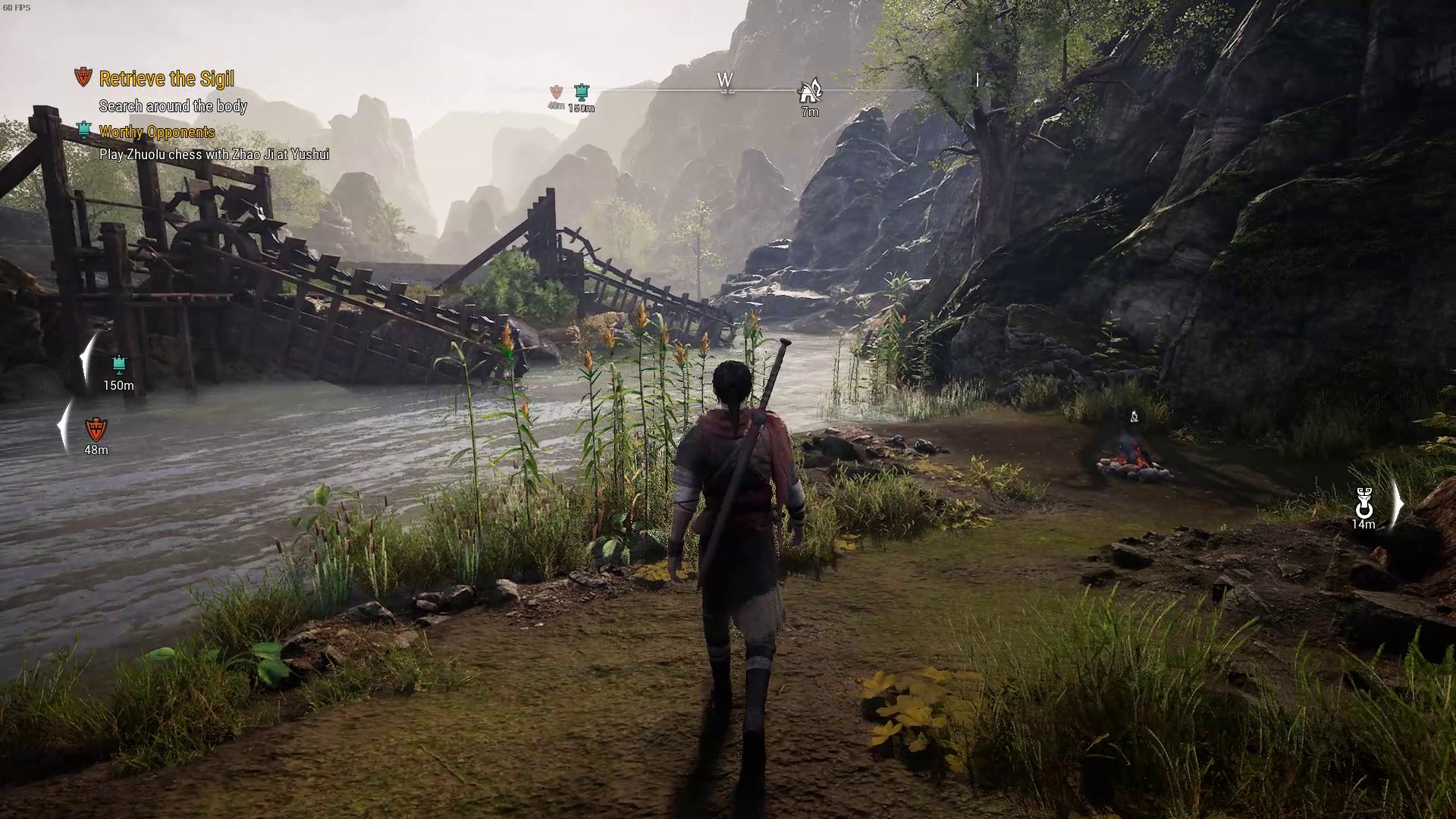Select the Retrieve the Sigil quest title
The image size is (1456, 819).
[166, 79]
